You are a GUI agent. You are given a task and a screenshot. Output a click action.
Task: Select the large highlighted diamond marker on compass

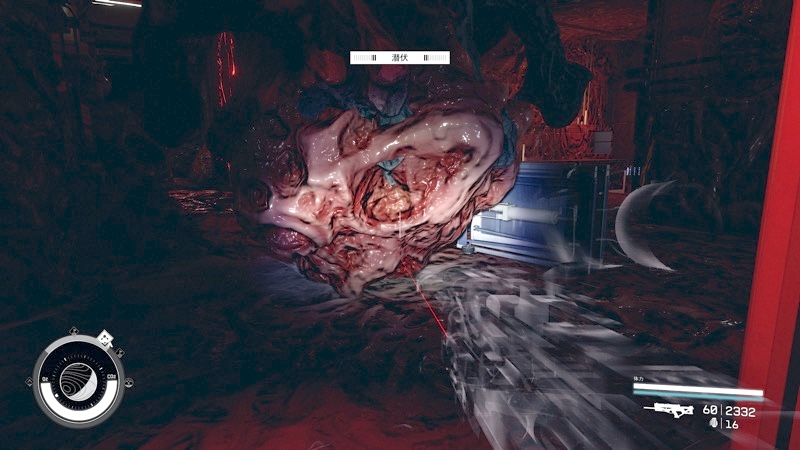[x=106, y=338]
